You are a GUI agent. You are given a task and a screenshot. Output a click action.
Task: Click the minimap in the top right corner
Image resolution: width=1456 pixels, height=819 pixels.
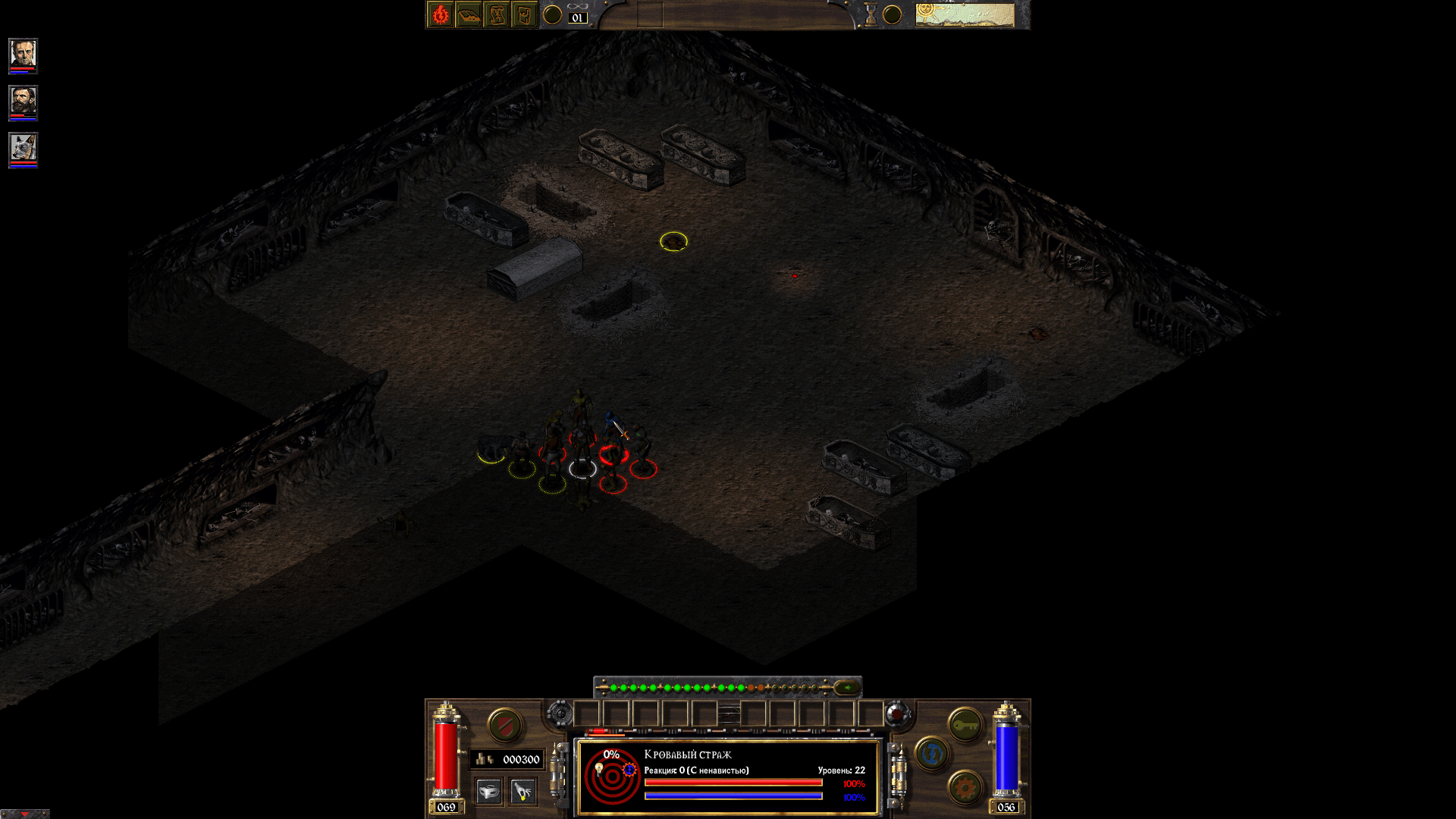963,14
